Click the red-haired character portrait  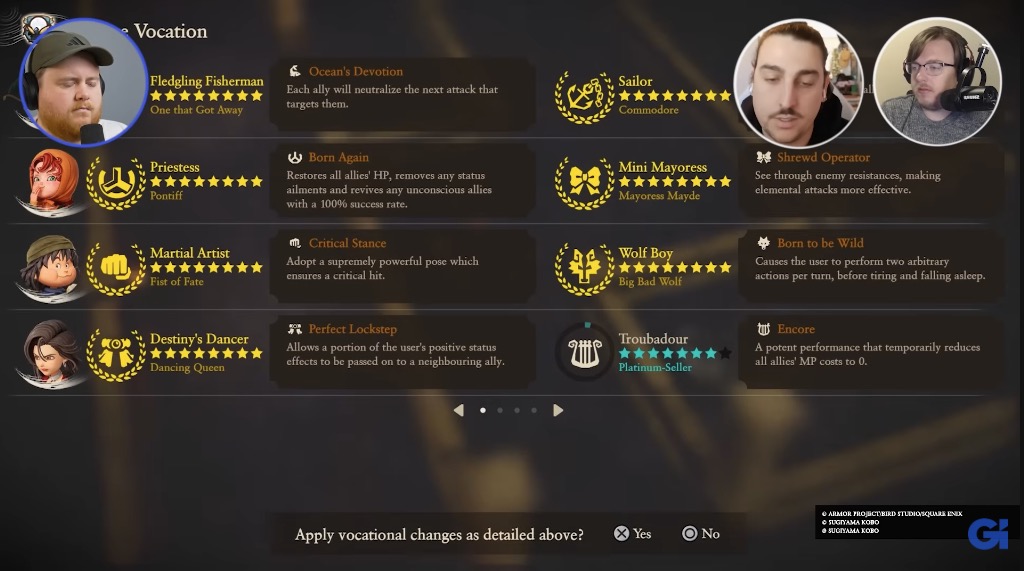point(48,181)
